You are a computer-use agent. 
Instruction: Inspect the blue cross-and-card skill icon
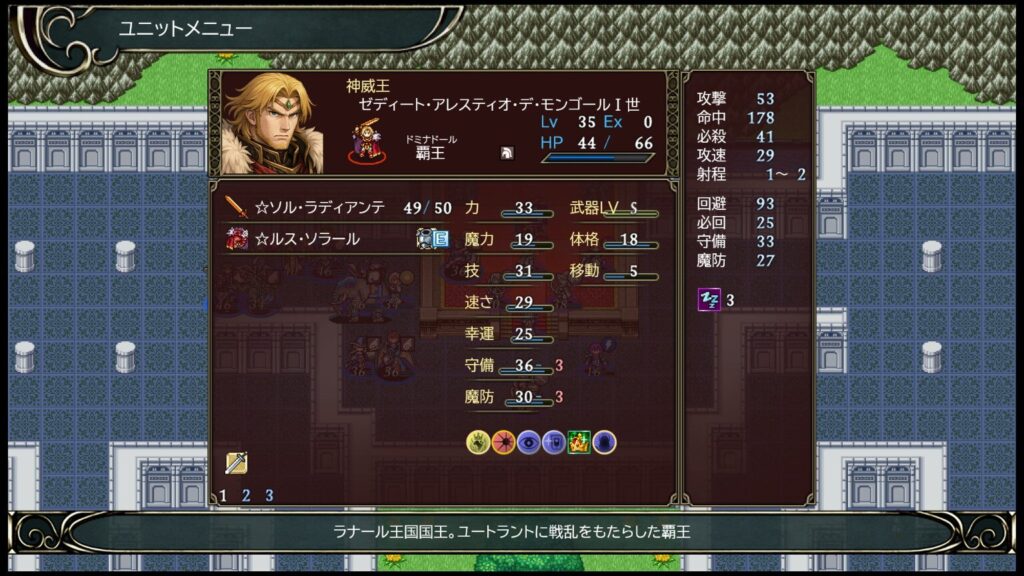pos(554,442)
